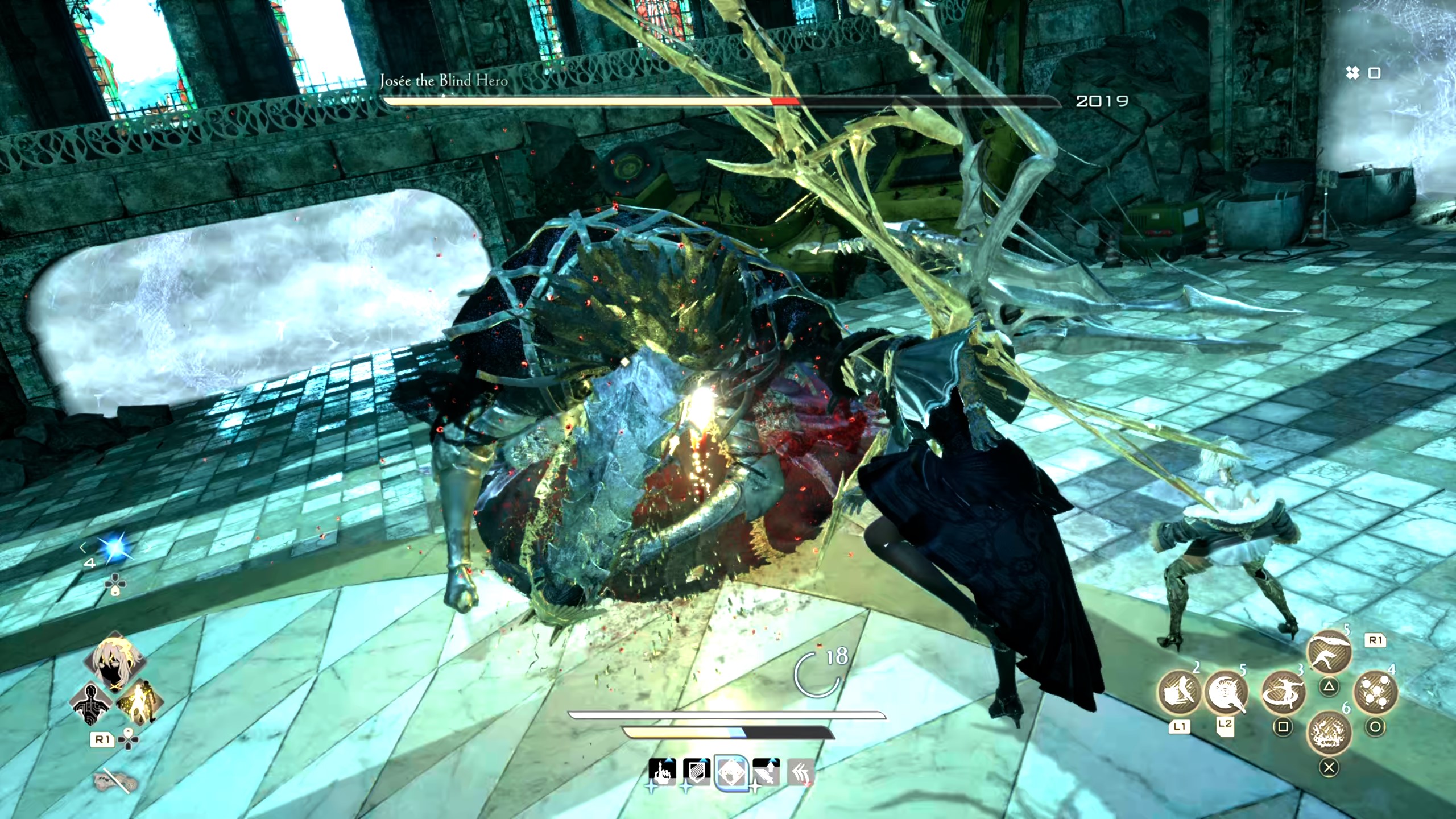The width and height of the screenshot is (1456, 819).
Task: Click the flaming hand buff icon
Action: [x=662, y=772]
